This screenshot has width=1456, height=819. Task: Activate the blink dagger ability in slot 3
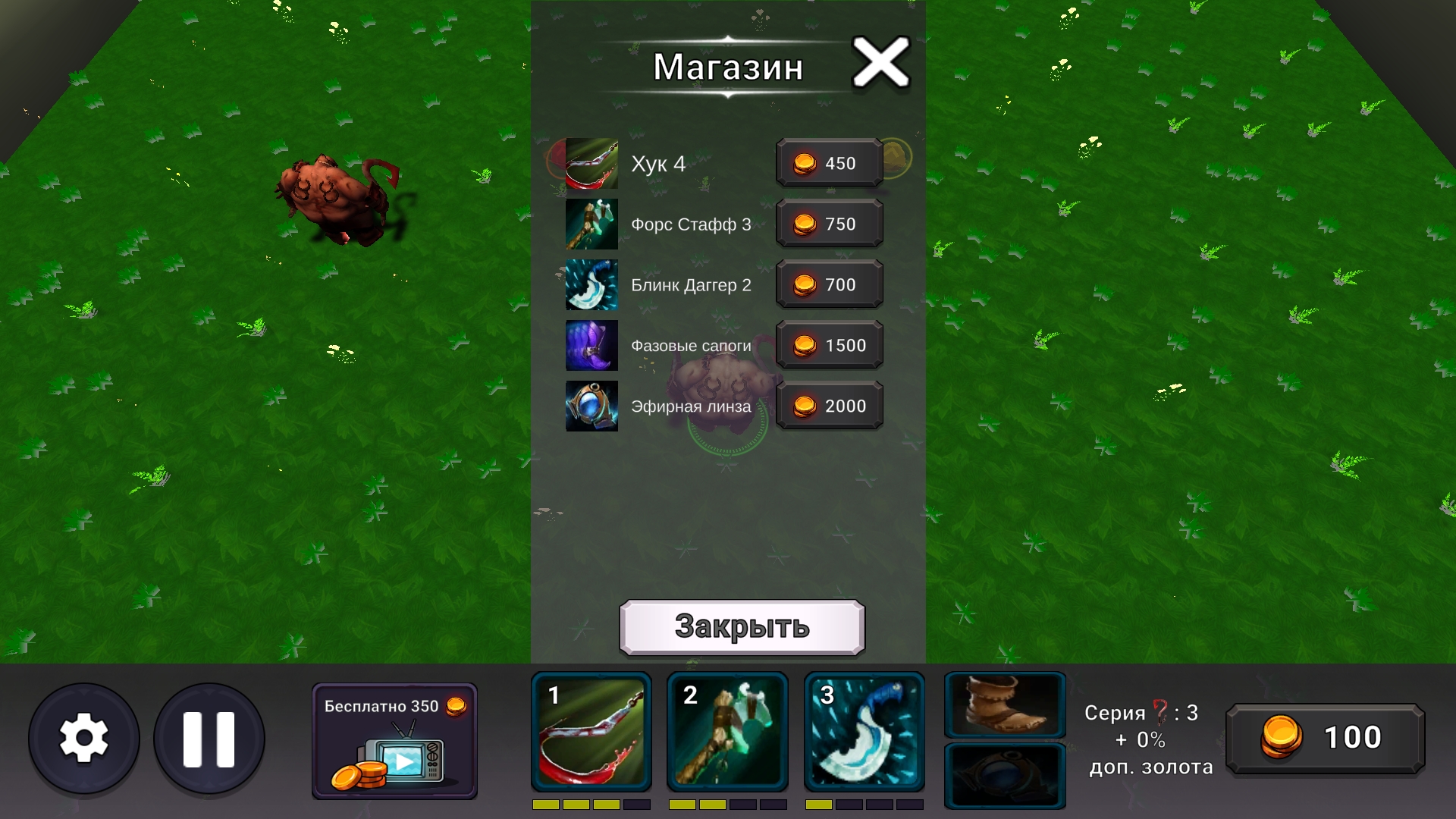click(864, 732)
